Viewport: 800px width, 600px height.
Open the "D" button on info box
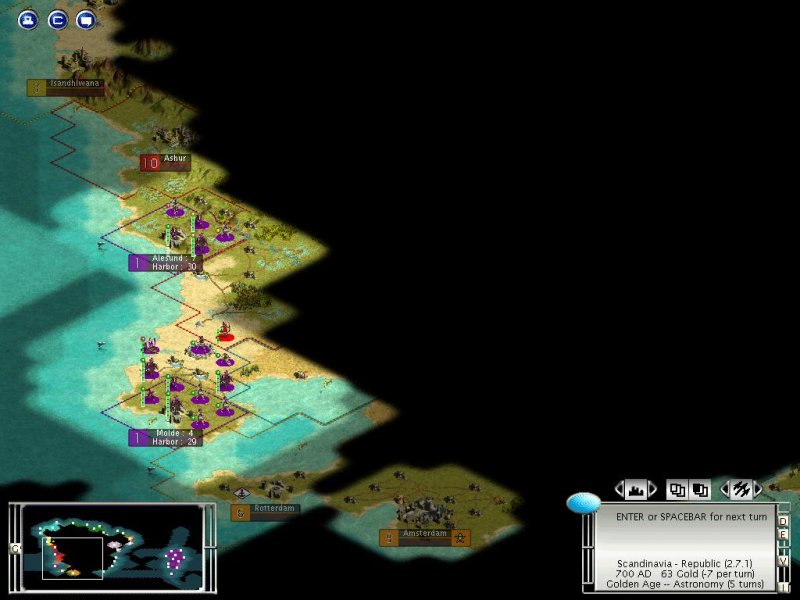[783, 521]
